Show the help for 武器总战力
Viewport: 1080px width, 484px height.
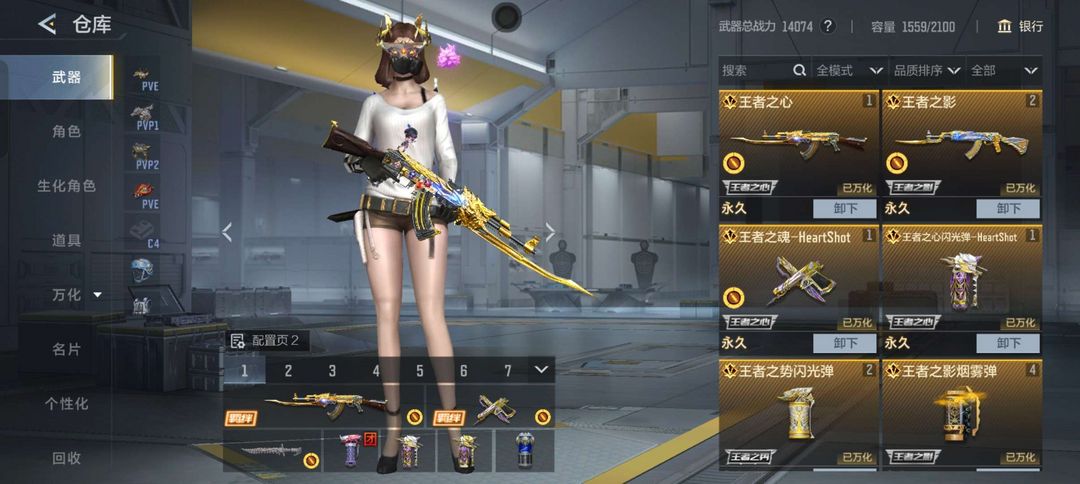(827, 27)
